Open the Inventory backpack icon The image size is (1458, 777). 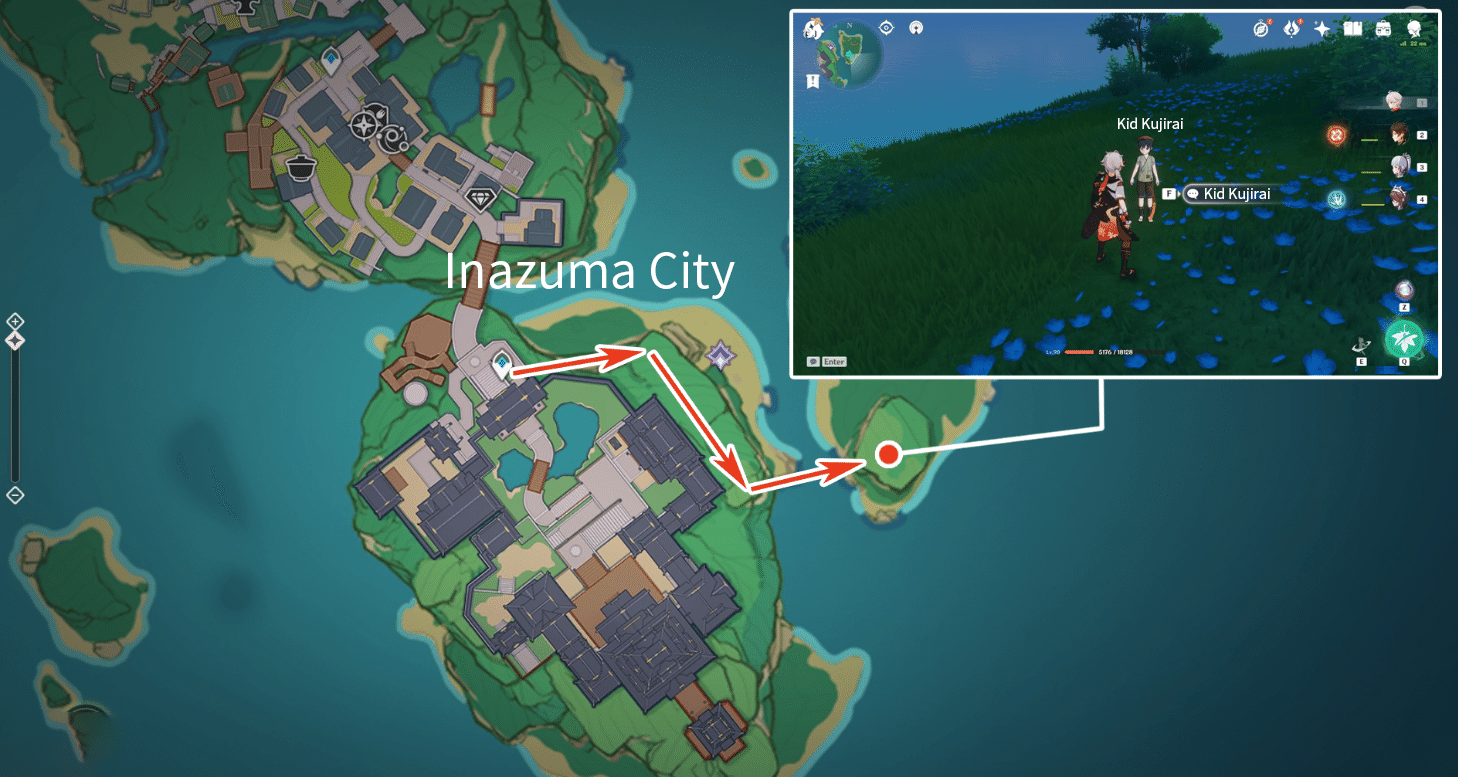click(x=1383, y=28)
